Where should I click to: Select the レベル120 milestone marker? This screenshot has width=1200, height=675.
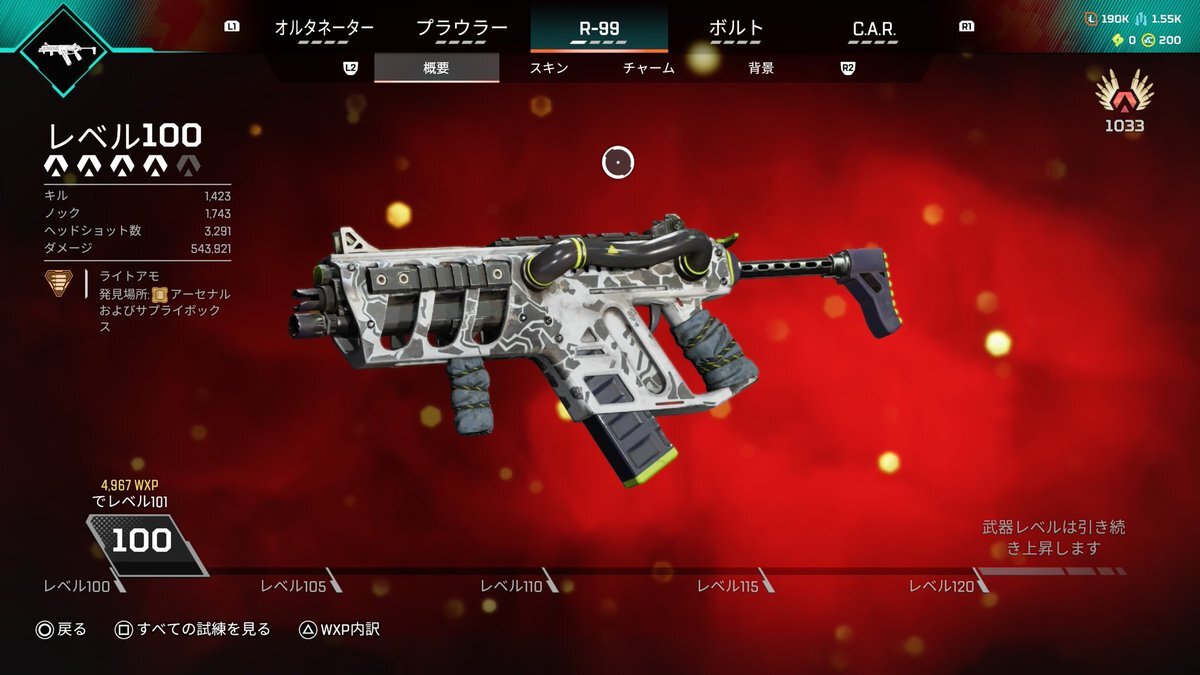pos(944,586)
